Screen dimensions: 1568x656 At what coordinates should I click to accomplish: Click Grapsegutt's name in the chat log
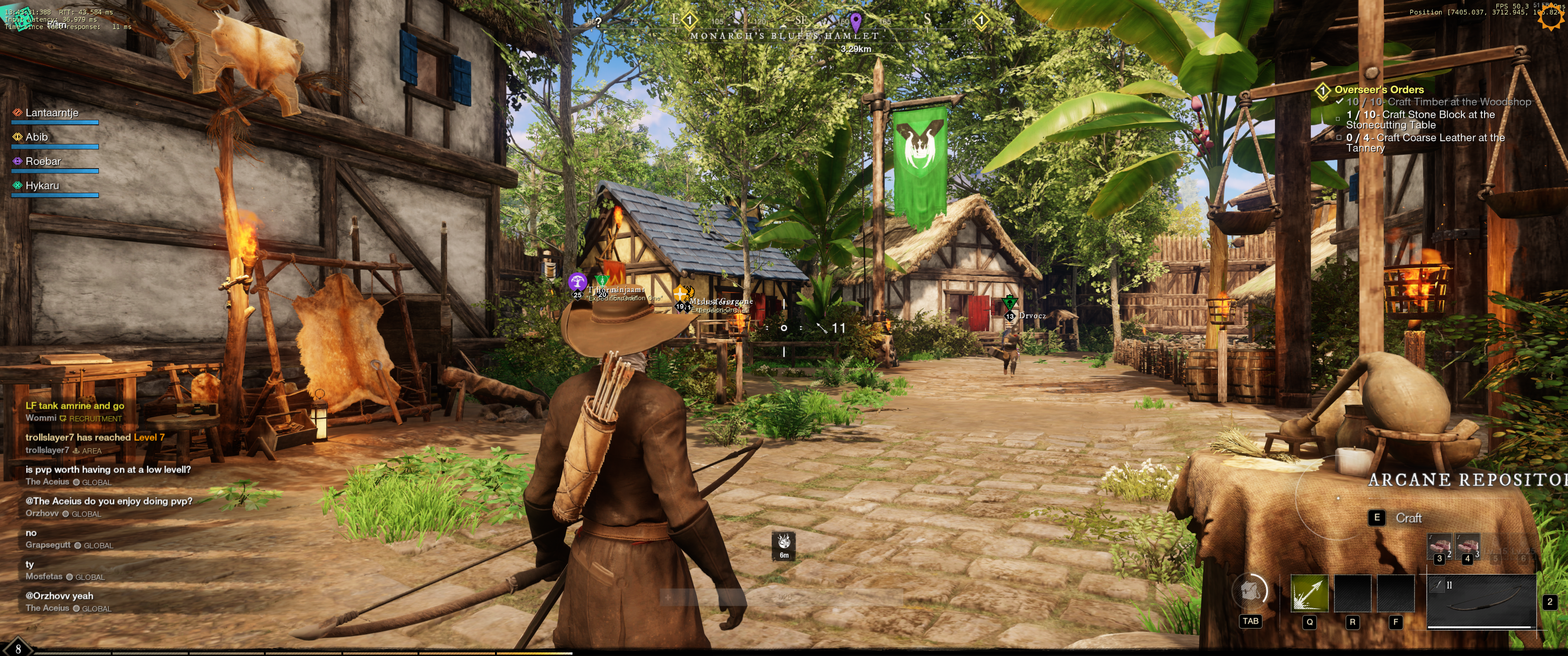coord(47,545)
